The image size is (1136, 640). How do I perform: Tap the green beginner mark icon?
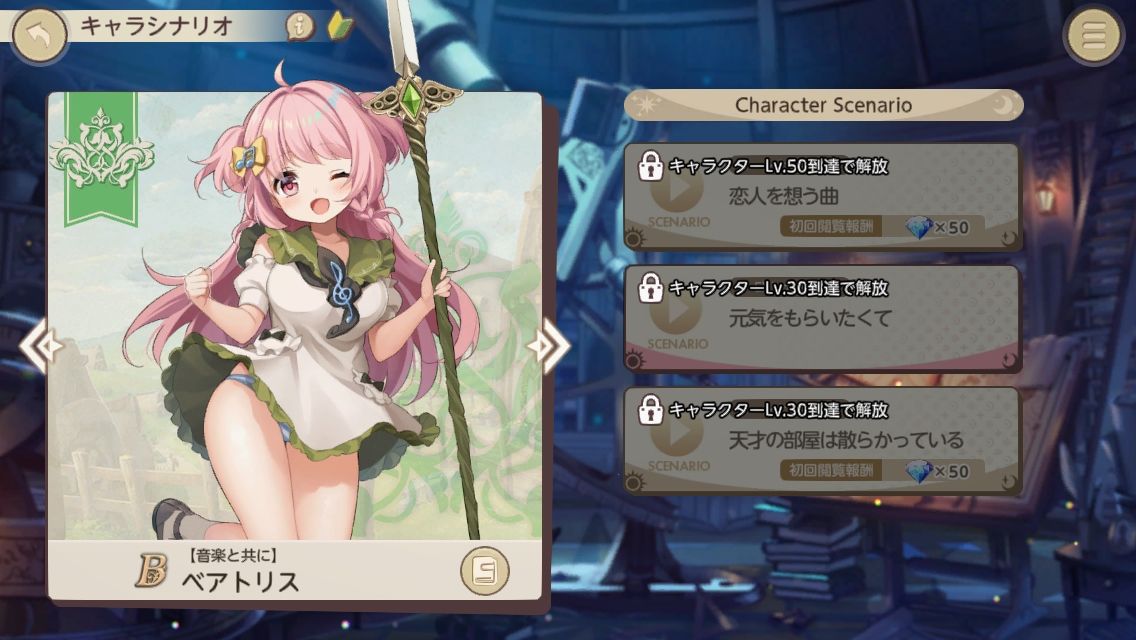pos(341,26)
